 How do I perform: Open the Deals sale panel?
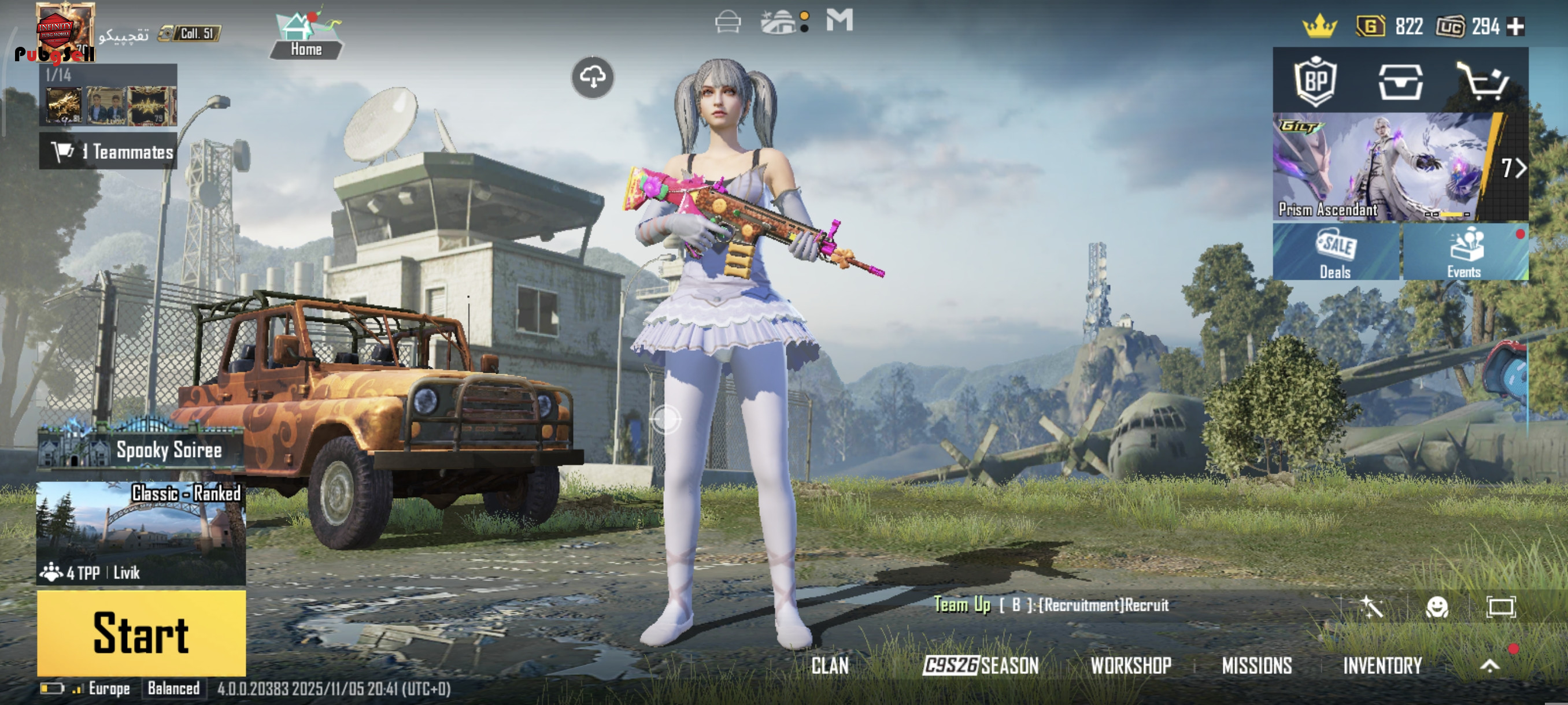coord(1336,252)
